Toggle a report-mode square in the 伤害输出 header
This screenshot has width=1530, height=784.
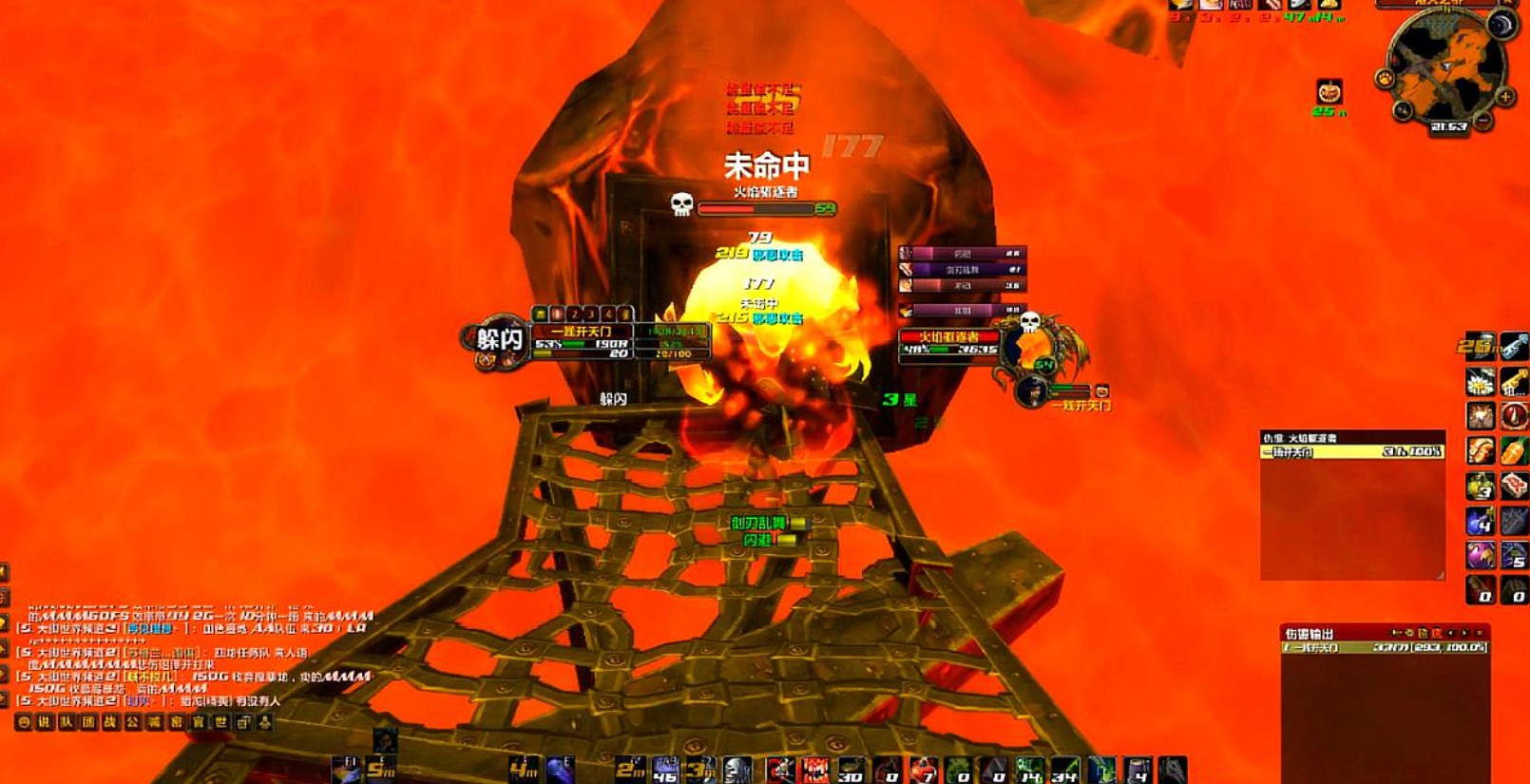click(x=1423, y=632)
